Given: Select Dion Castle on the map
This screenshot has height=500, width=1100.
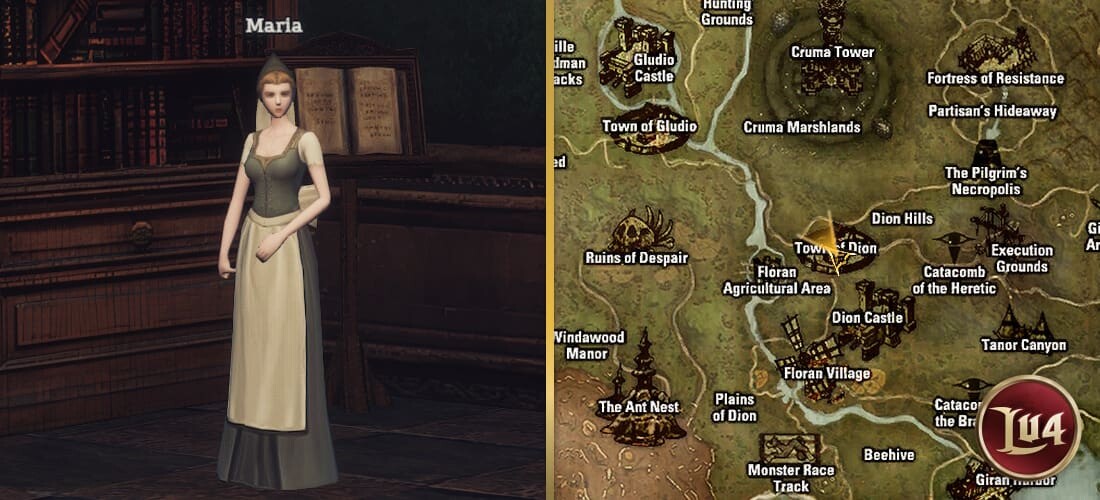Looking at the screenshot, I should (867, 317).
